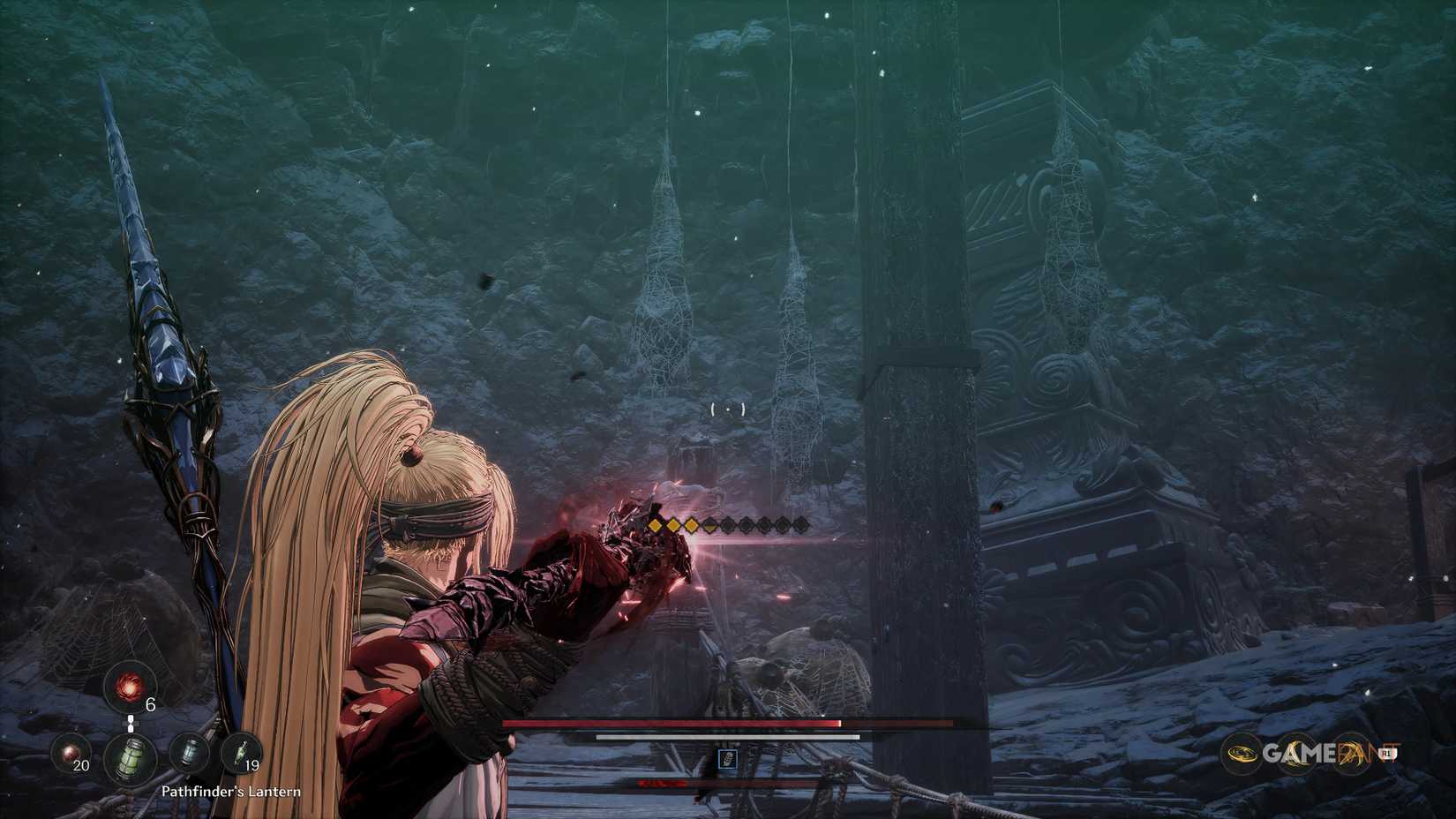Select the Pathfinder's Lantern label text

[x=232, y=792]
